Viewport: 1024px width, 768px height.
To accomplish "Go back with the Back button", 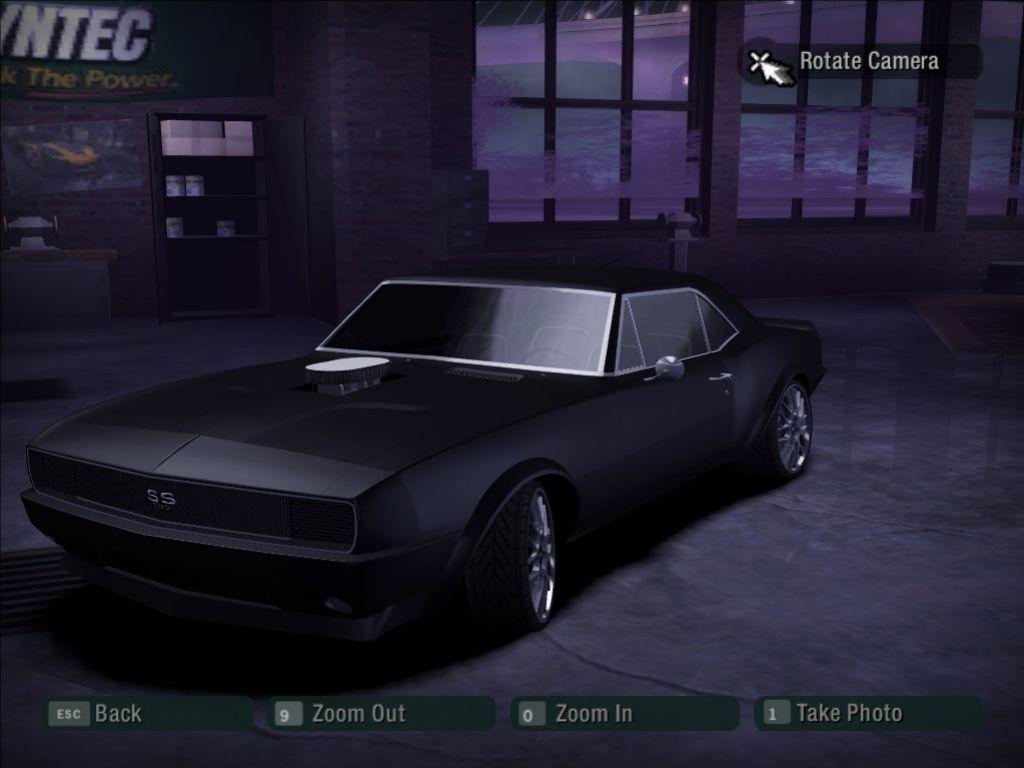I will click(x=116, y=714).
